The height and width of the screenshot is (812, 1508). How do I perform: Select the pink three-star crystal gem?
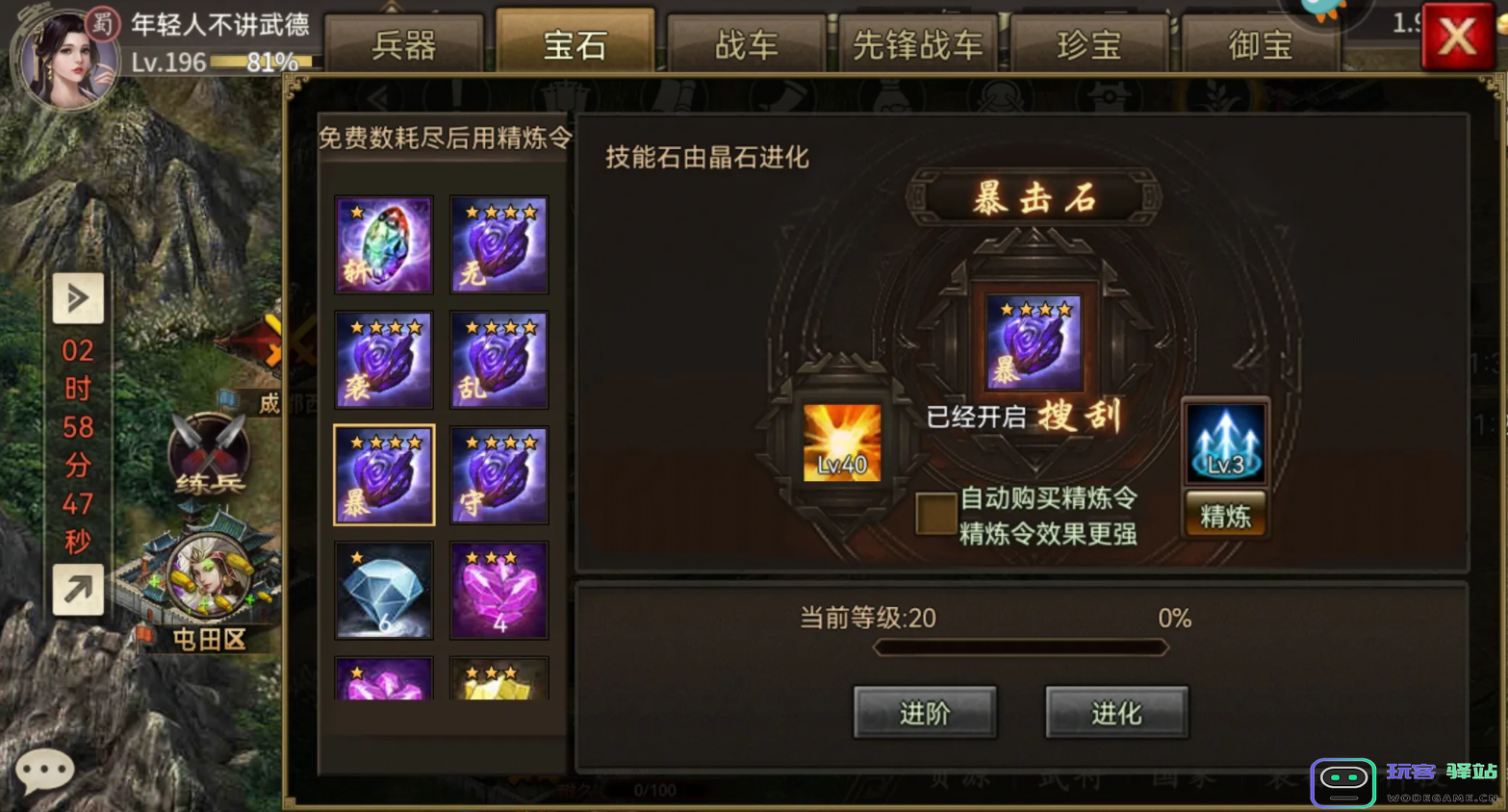coord(498,589)
